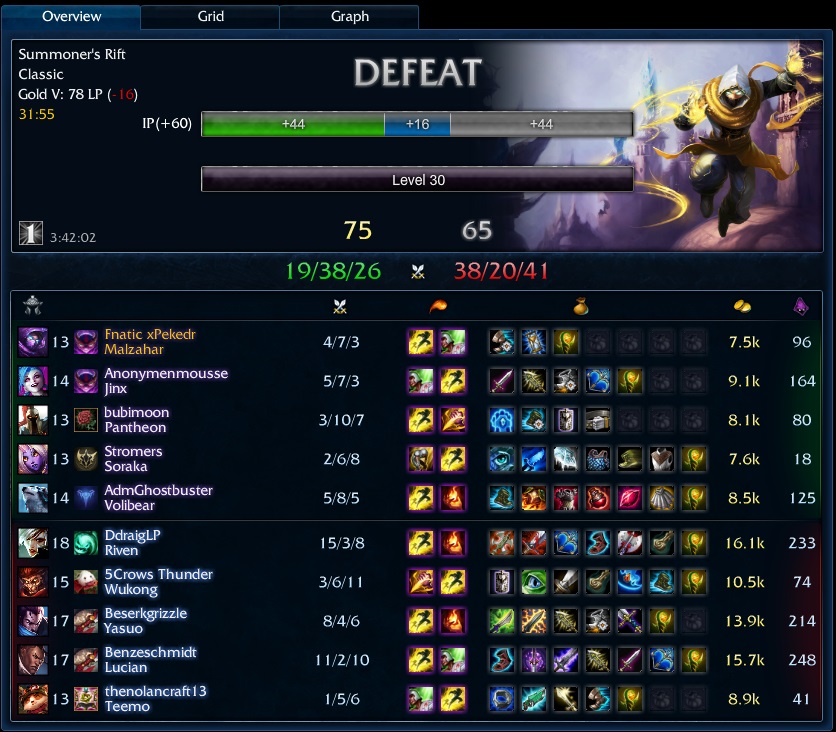The height and width of the screenshot is (732, 836).
Task: Click the items bag column header
Action: [x=580, y=307]
